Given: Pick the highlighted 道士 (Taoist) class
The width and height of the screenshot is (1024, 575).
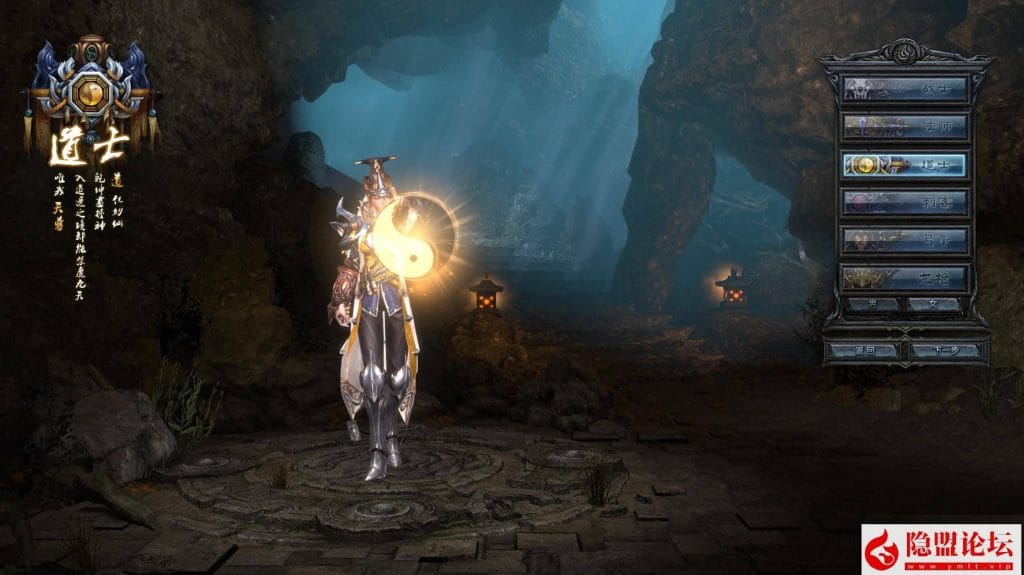Looking at the screenshot, I should click(x=905, y=165).
